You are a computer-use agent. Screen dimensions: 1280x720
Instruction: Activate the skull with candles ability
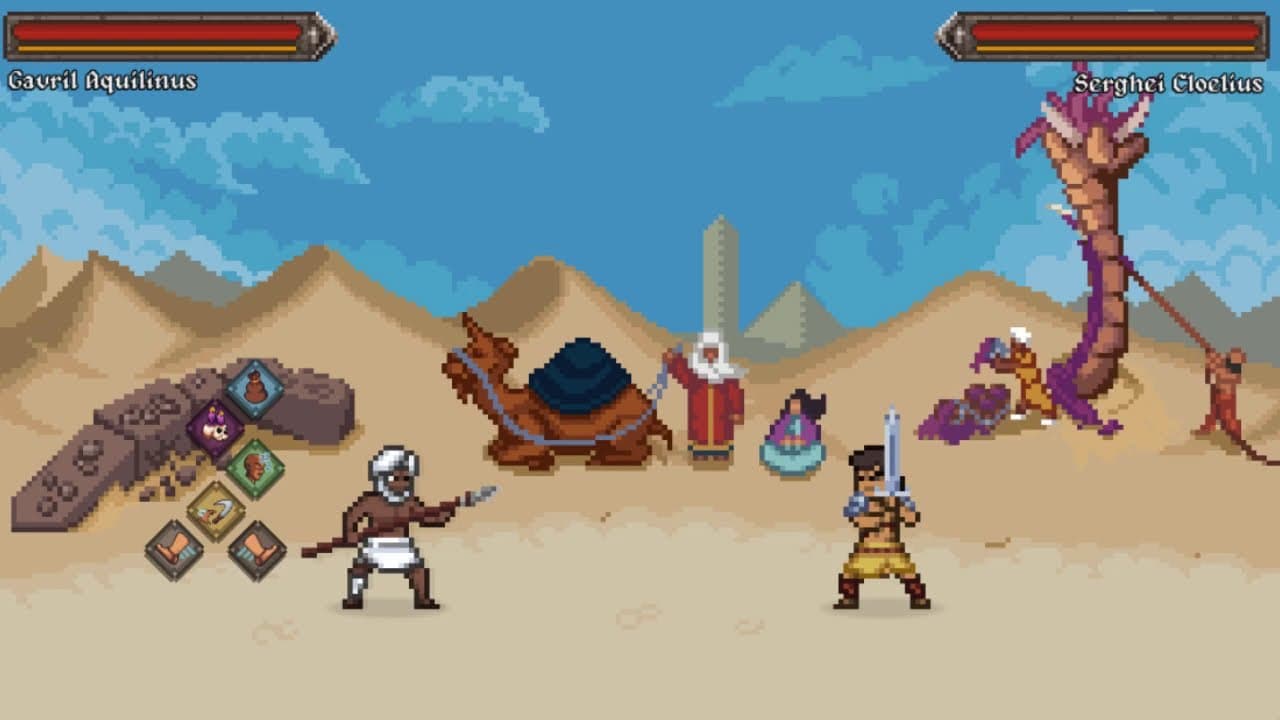point(215,427)
